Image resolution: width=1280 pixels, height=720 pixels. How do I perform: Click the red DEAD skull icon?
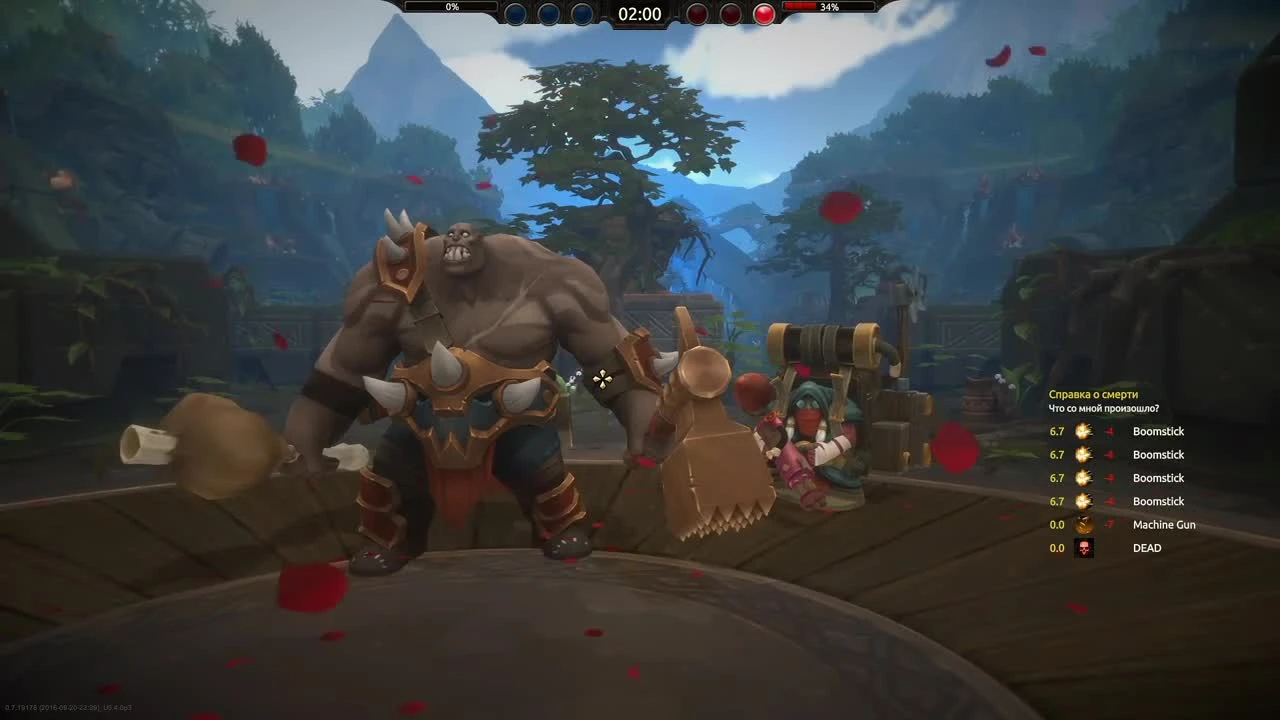[x=1083, y=547]
